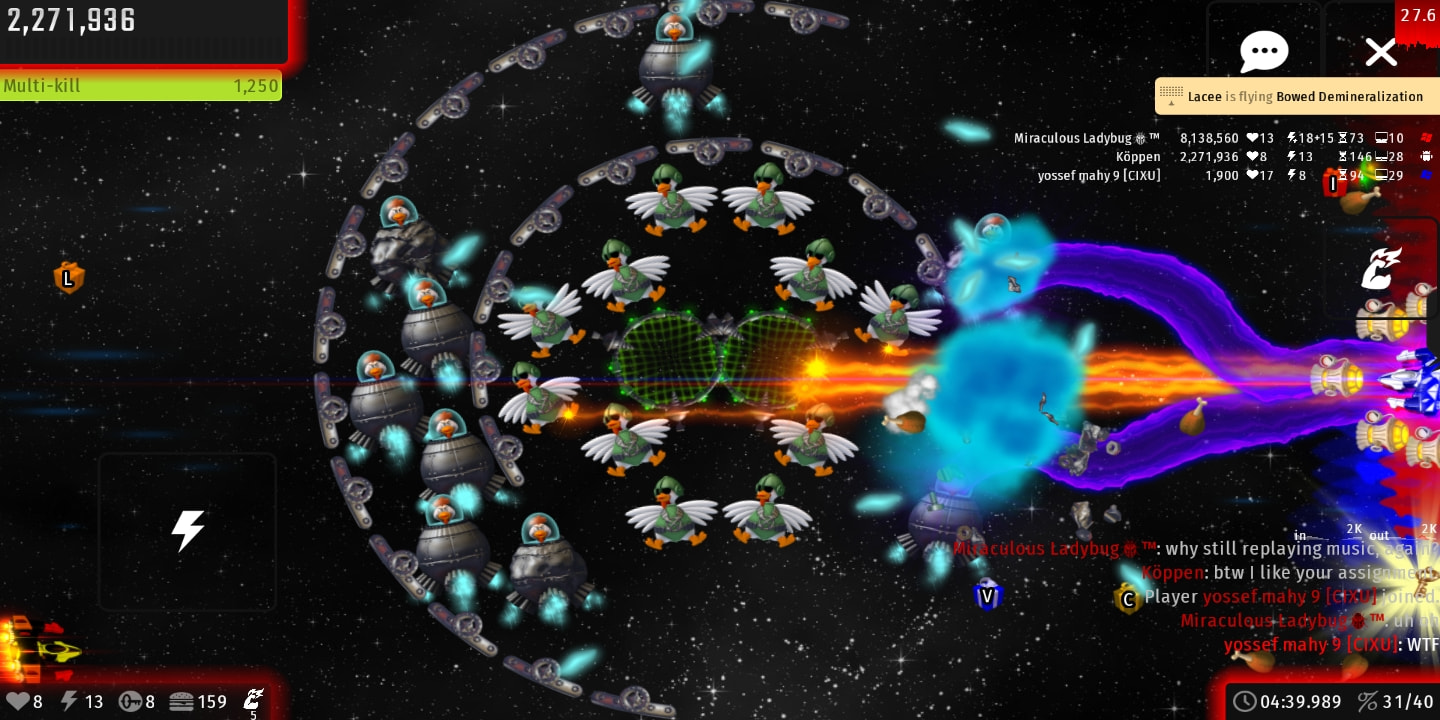Image resolution: width=1440 pixels, height=720 pixels.
Task: Activate the flexing arm special ability button
Action: tap(1381, 268)
